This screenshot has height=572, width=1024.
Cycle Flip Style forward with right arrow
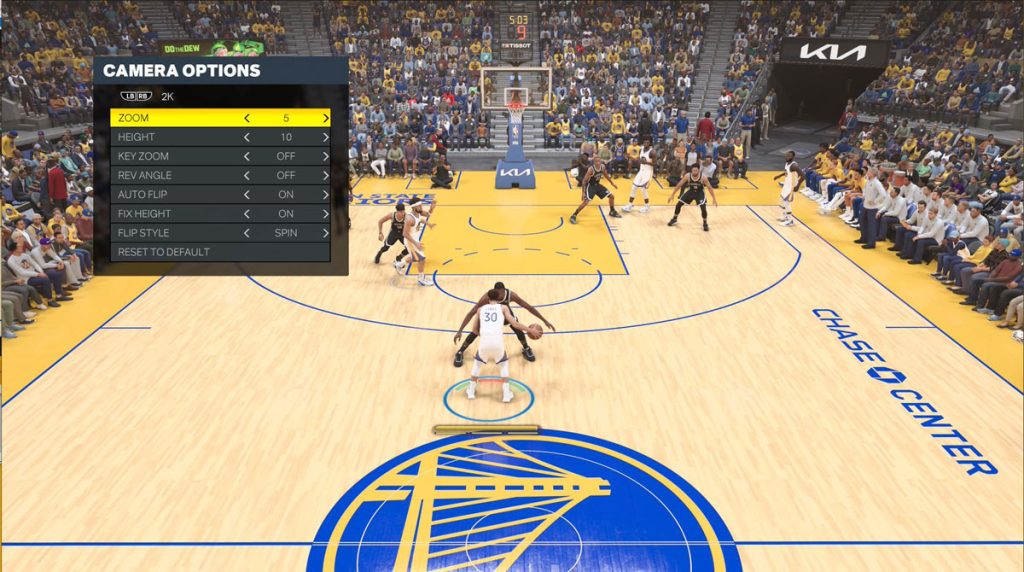[325, 233]
